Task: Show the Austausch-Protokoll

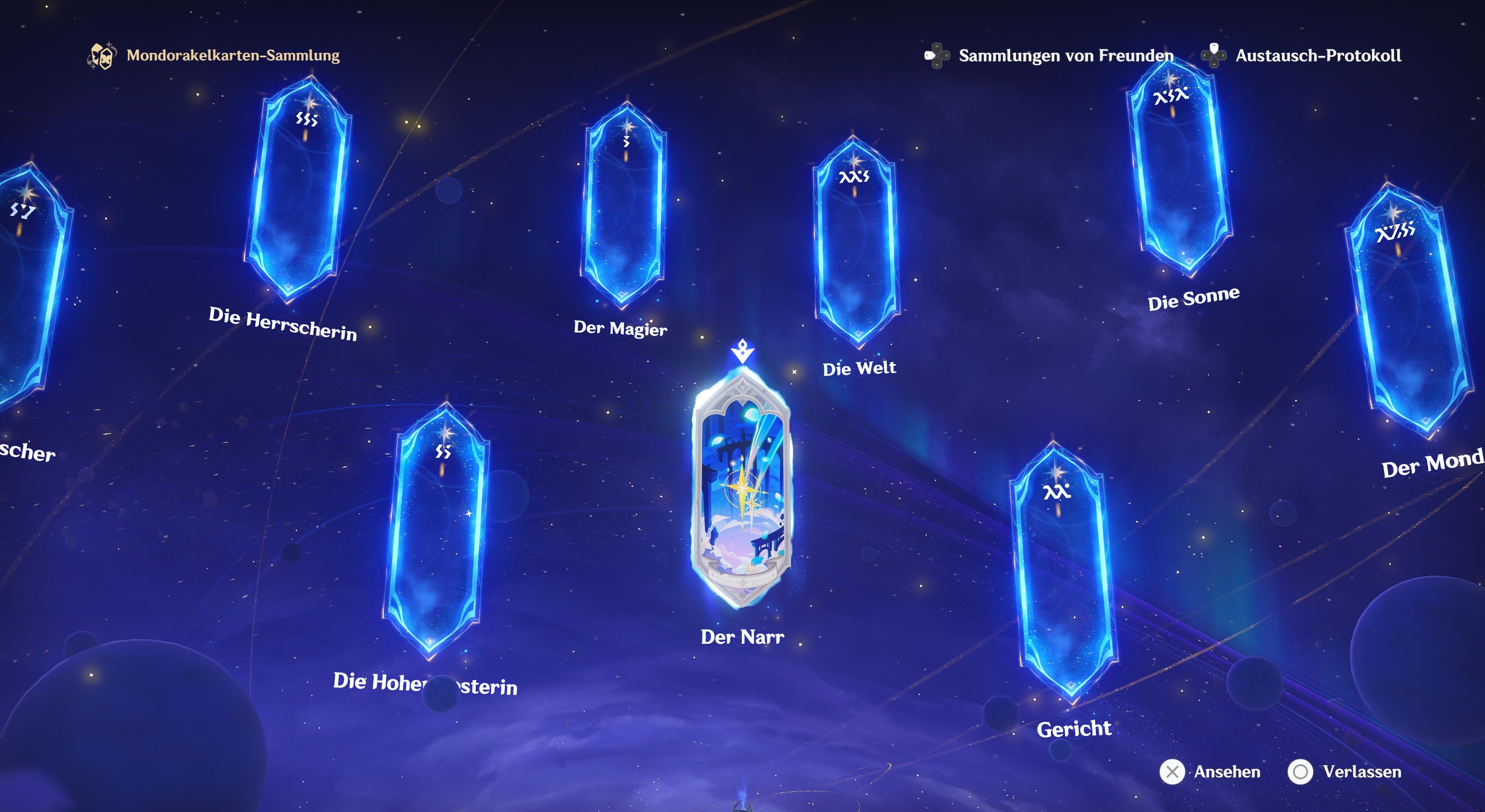Action: (1318, 55)
